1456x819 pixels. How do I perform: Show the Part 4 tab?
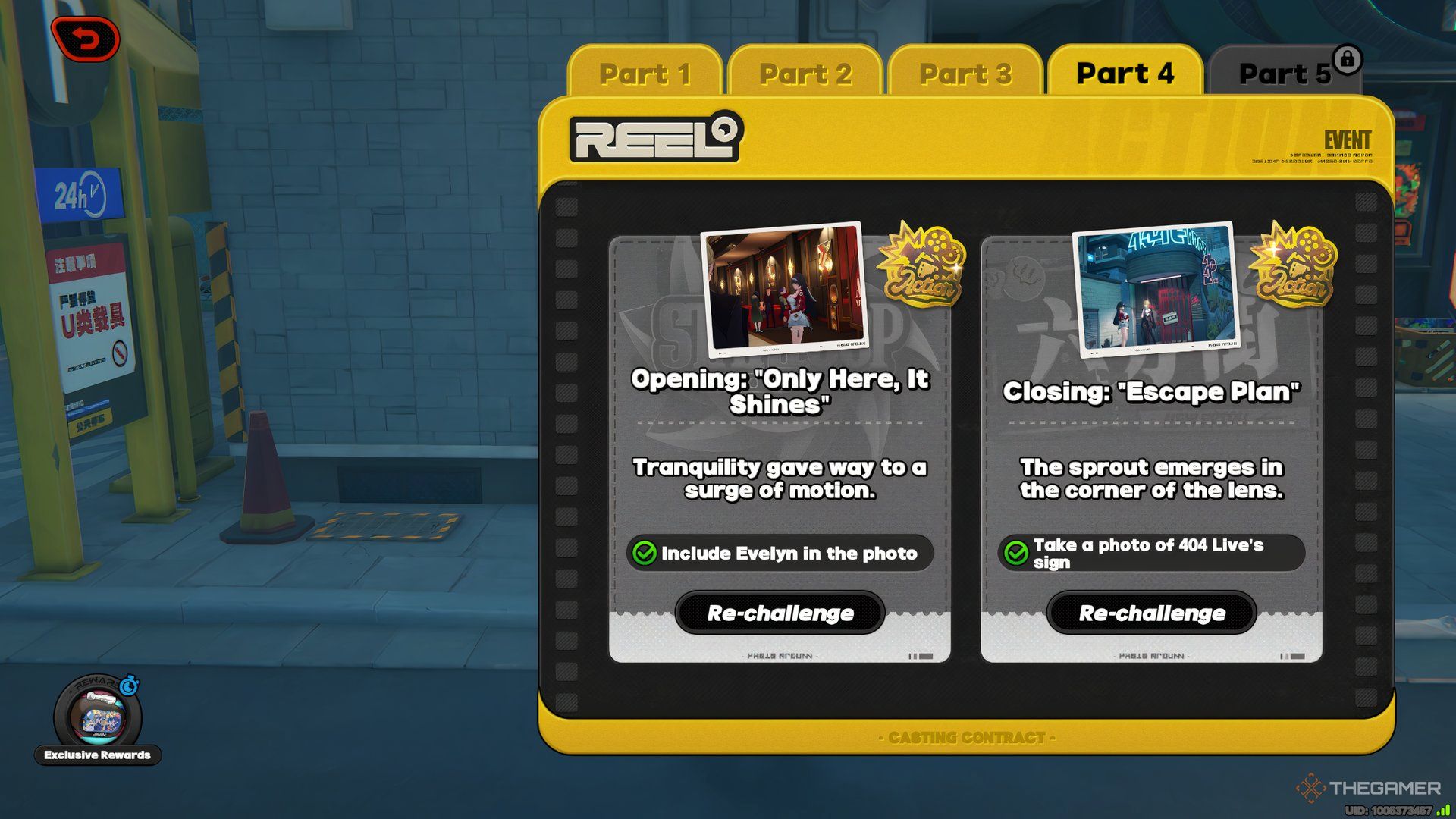1125,74
